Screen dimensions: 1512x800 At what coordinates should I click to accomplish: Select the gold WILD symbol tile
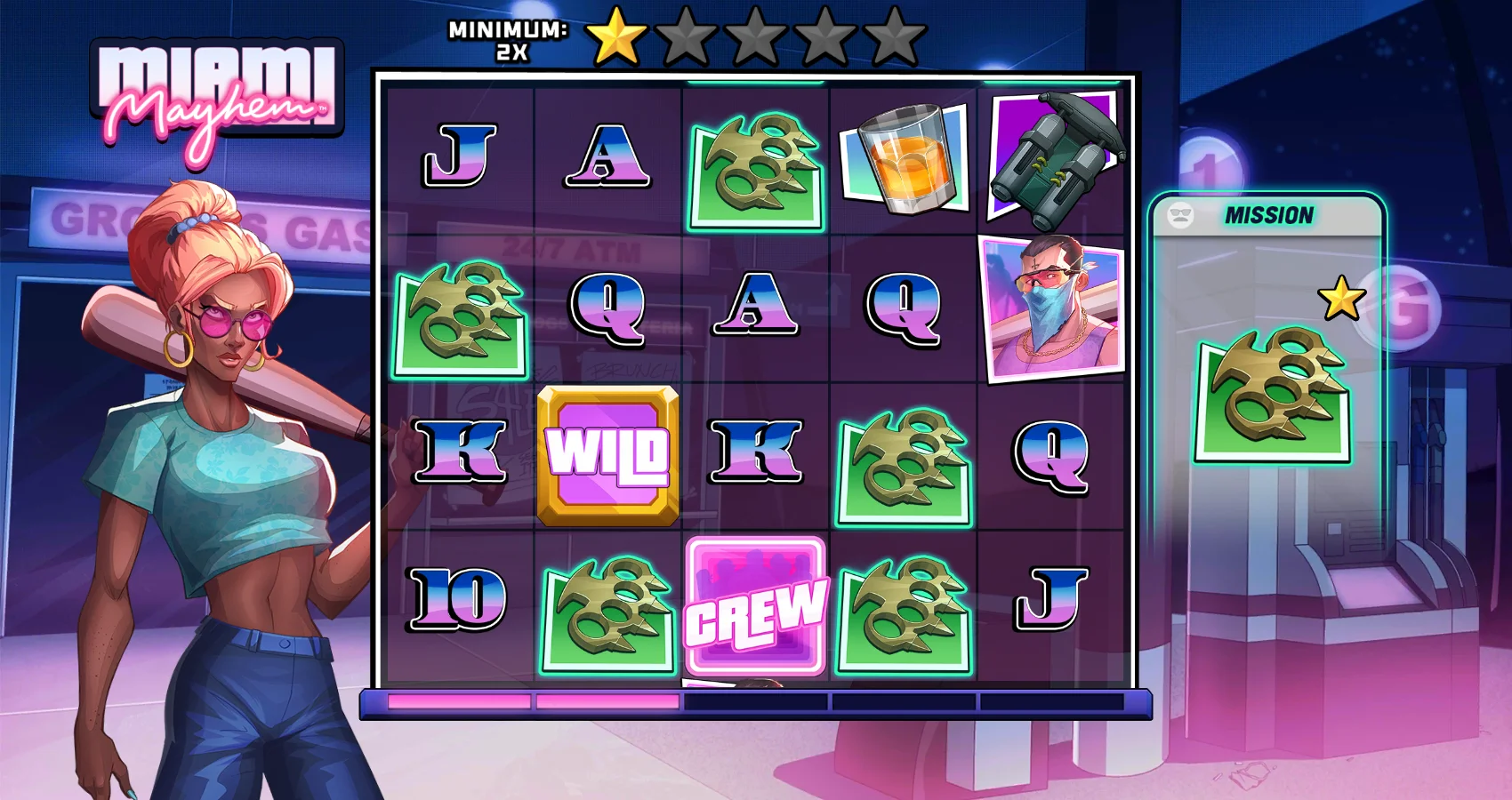pyautogui.click(x=608, y=455)
